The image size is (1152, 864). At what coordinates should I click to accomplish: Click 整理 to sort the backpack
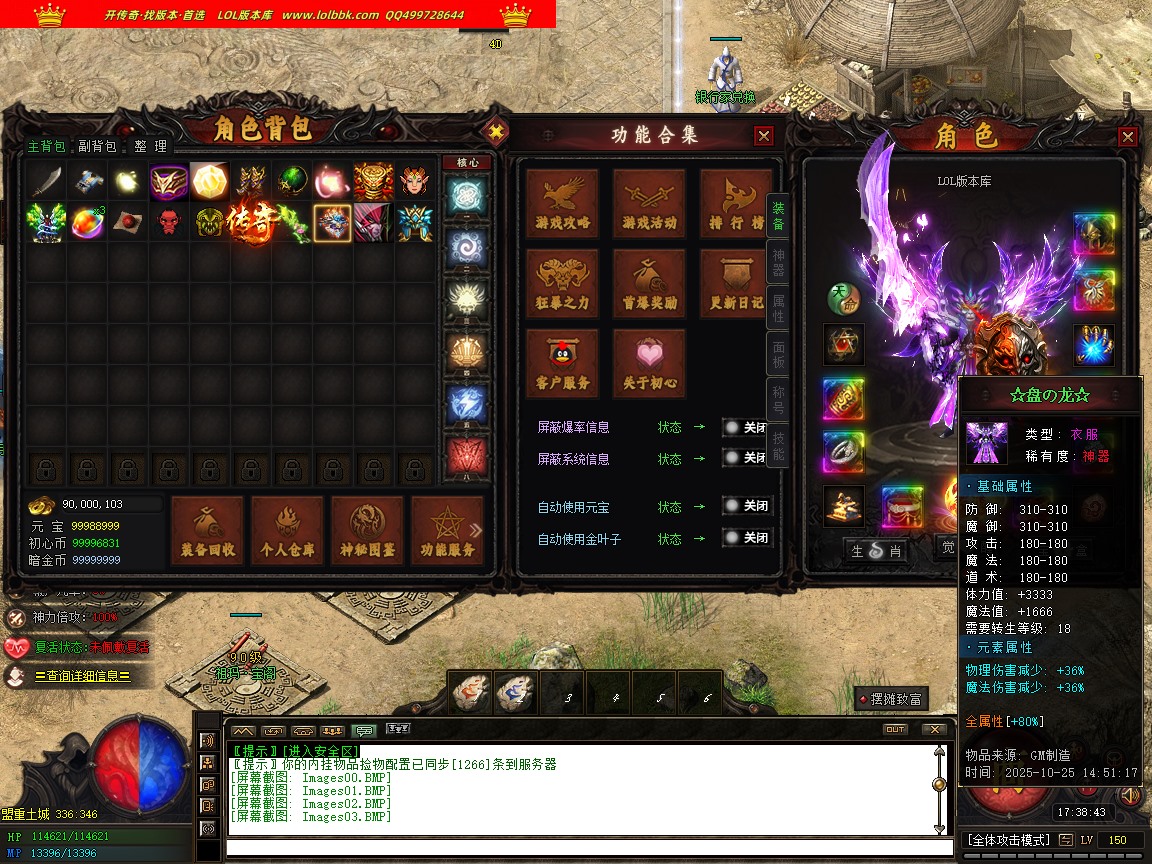point(151,146)
